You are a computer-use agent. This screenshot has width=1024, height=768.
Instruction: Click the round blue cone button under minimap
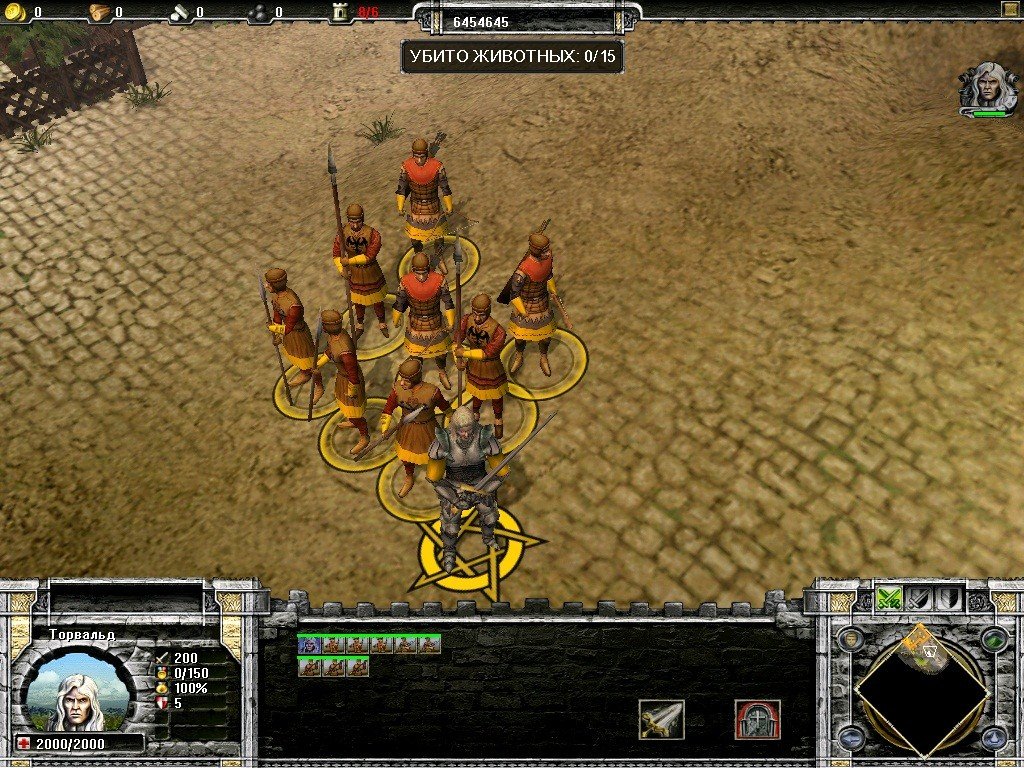tap(993, 738)
